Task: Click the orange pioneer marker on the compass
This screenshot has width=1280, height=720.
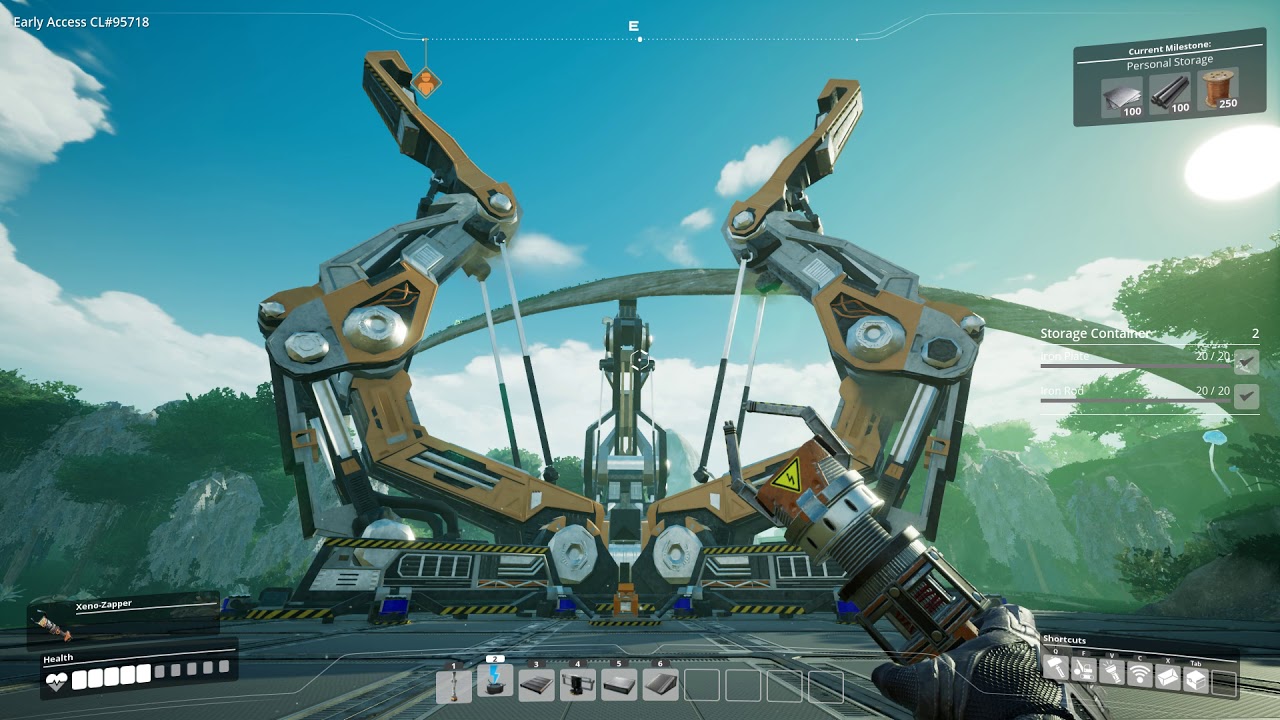Action: 426,82
